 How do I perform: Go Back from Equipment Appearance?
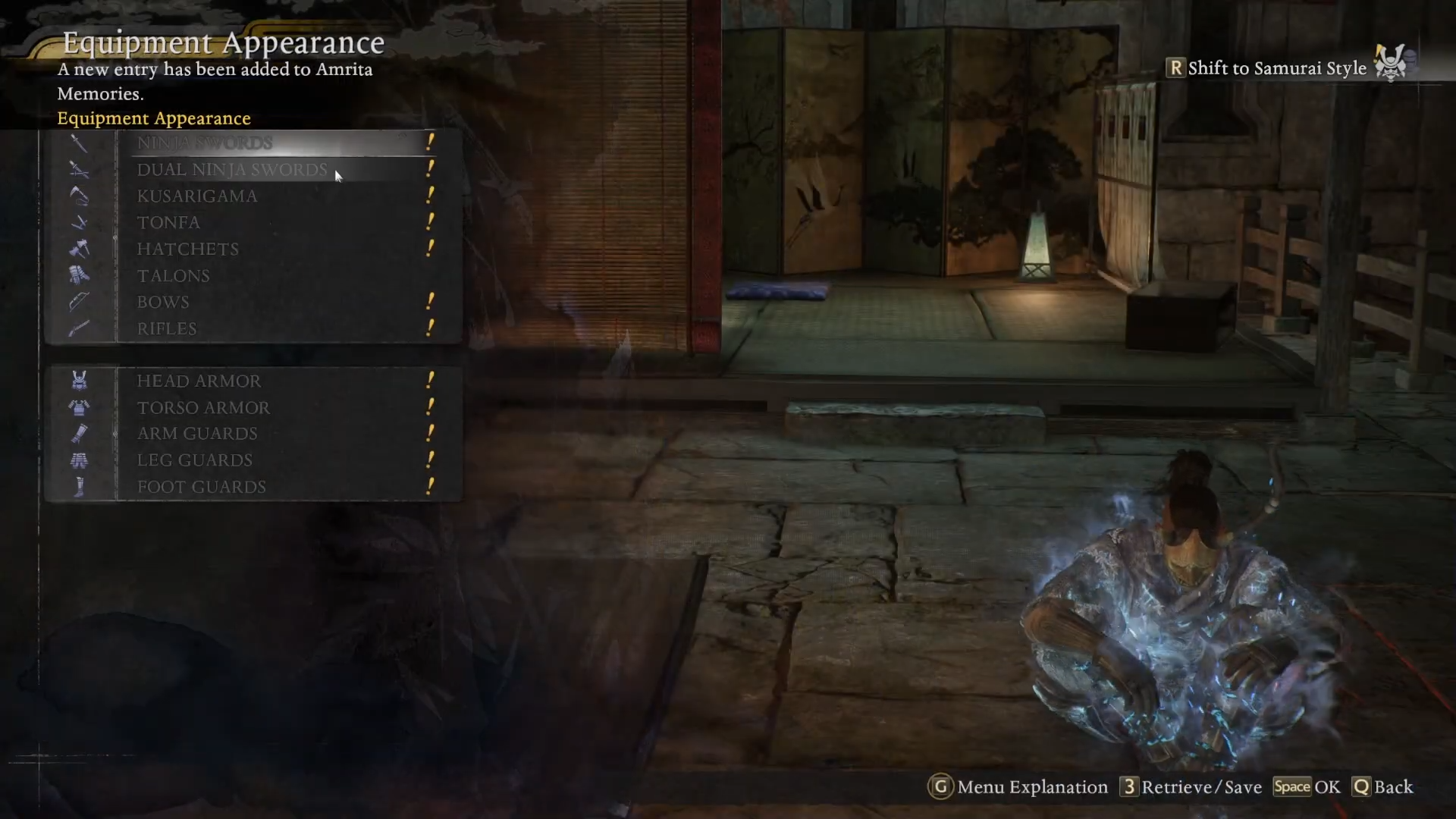[x=1382, y=787]
